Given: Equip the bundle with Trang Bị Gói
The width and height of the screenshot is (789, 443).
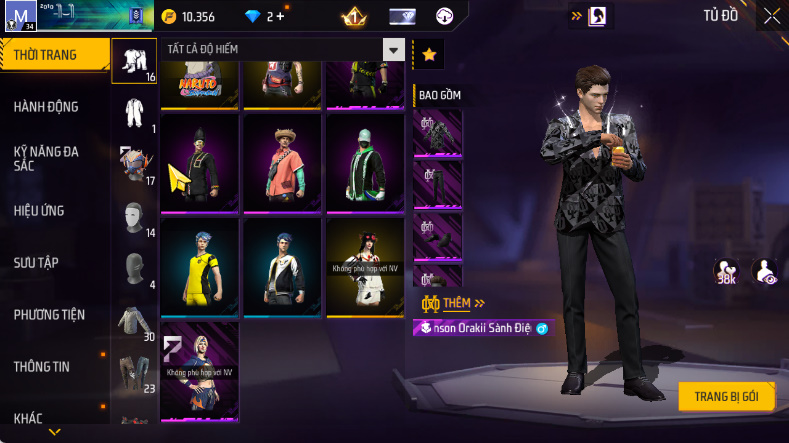Looking at the screenshot, I should 726,396.
